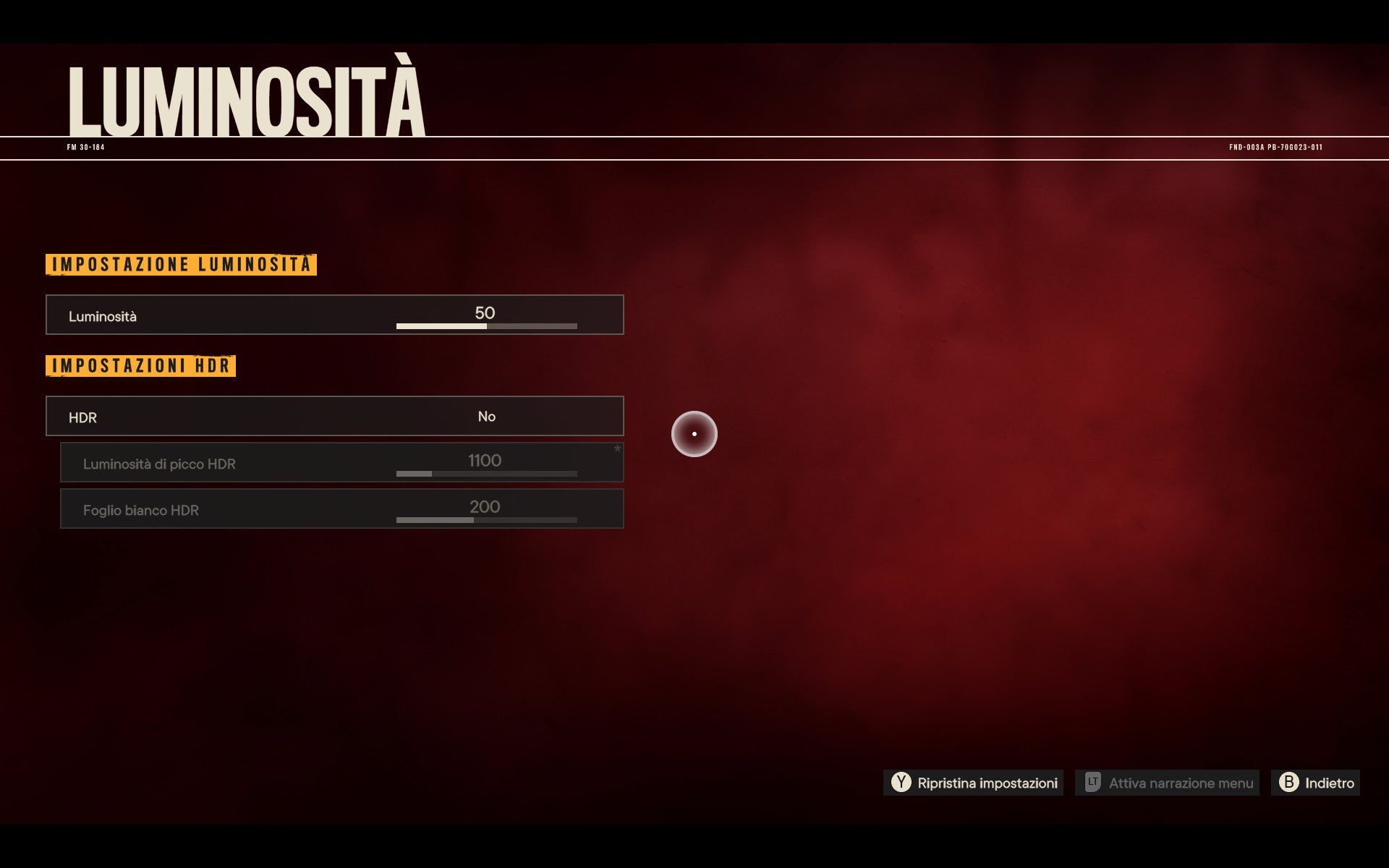Click Ripristina impostazioni to reset settings
Image resolution: width=1389 pixels, height=868 pixels.
[x=974, y=783]
